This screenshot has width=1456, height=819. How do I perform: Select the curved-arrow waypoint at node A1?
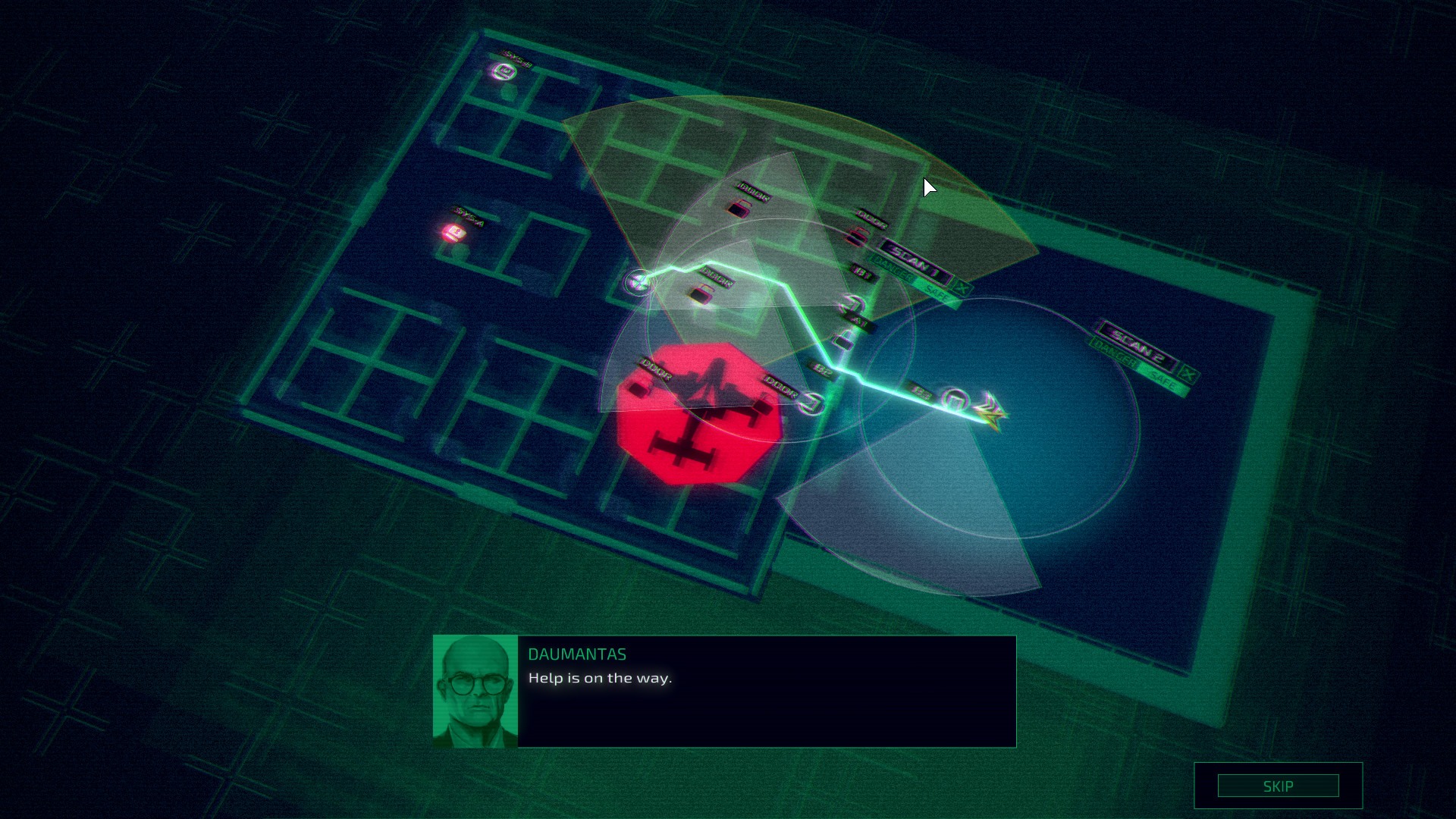[852, 304]
